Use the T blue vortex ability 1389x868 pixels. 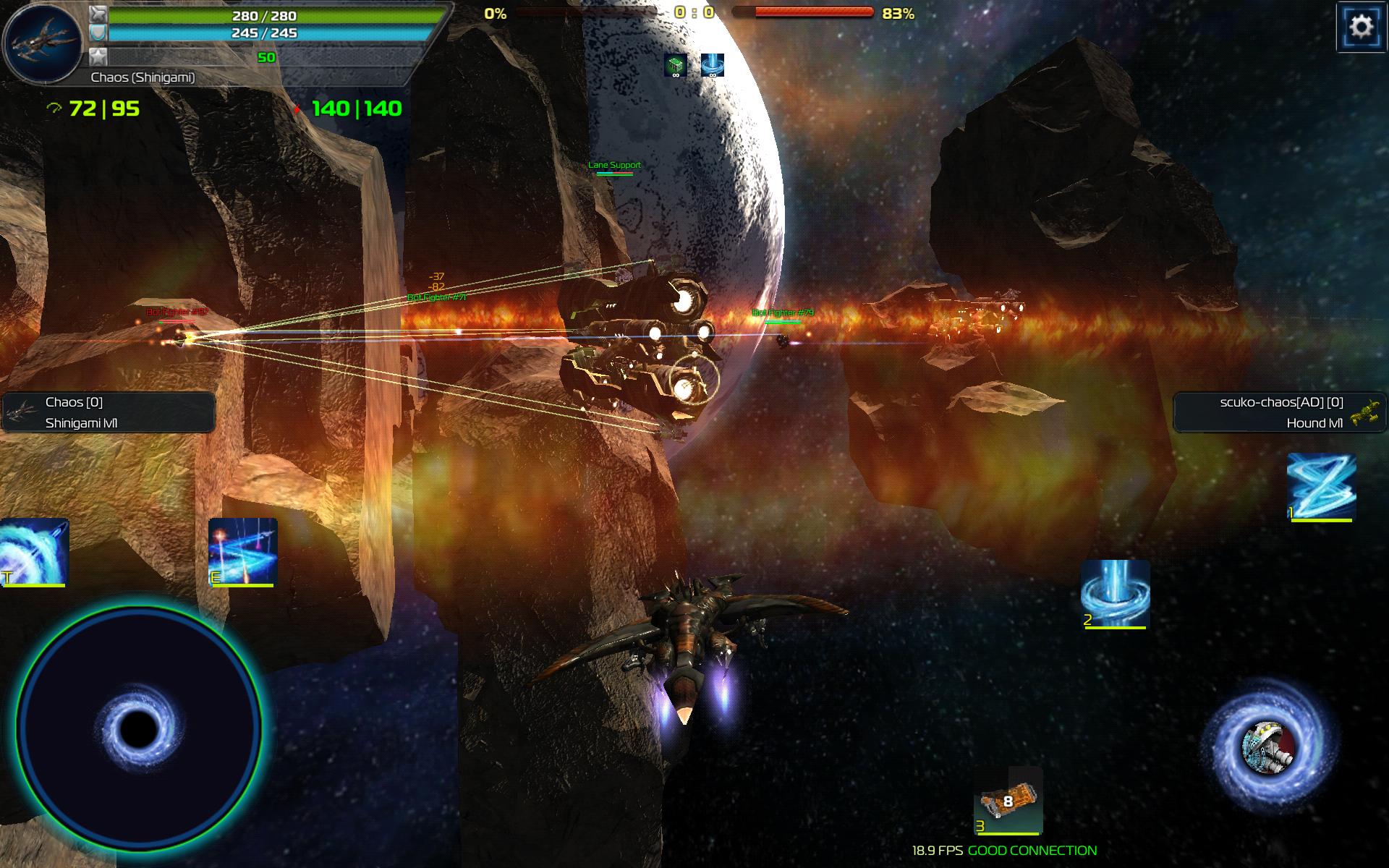33,552
